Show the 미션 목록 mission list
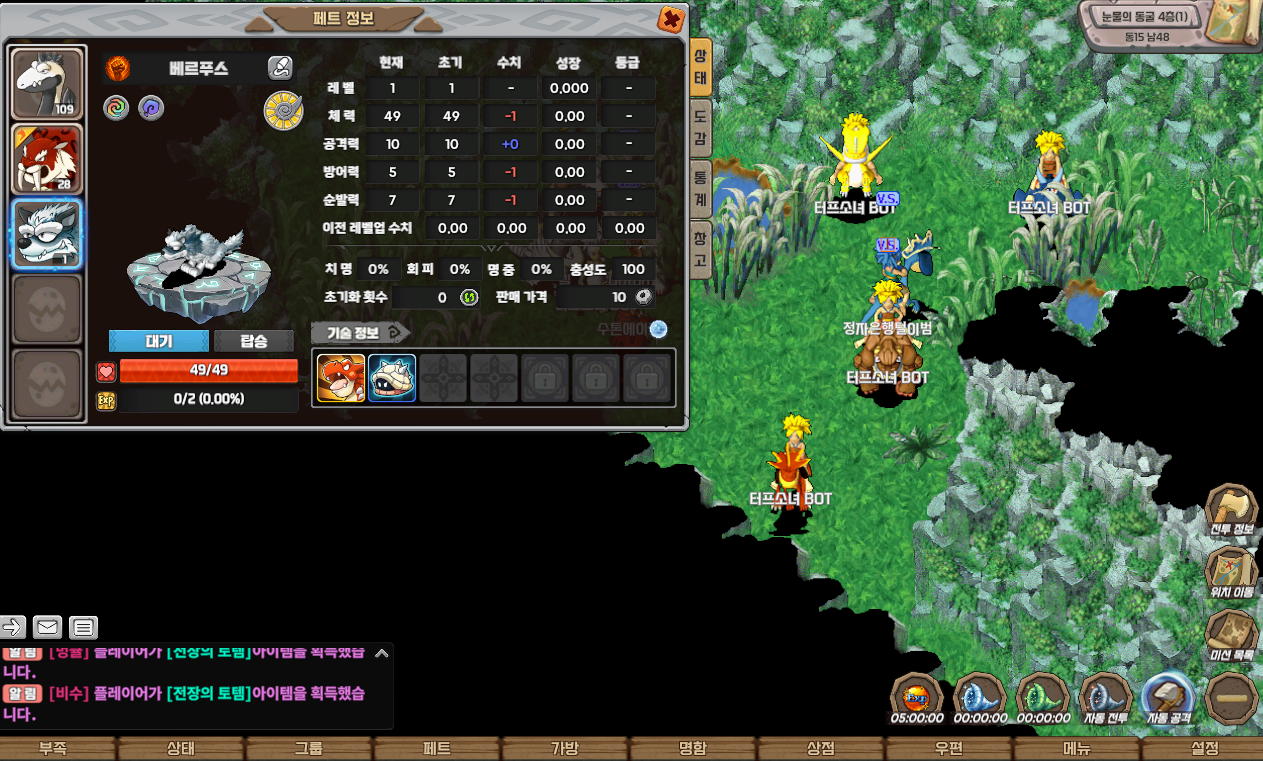Image resolution: width=1263 pixels, height=761 pixels. [x=1231, y=635]
